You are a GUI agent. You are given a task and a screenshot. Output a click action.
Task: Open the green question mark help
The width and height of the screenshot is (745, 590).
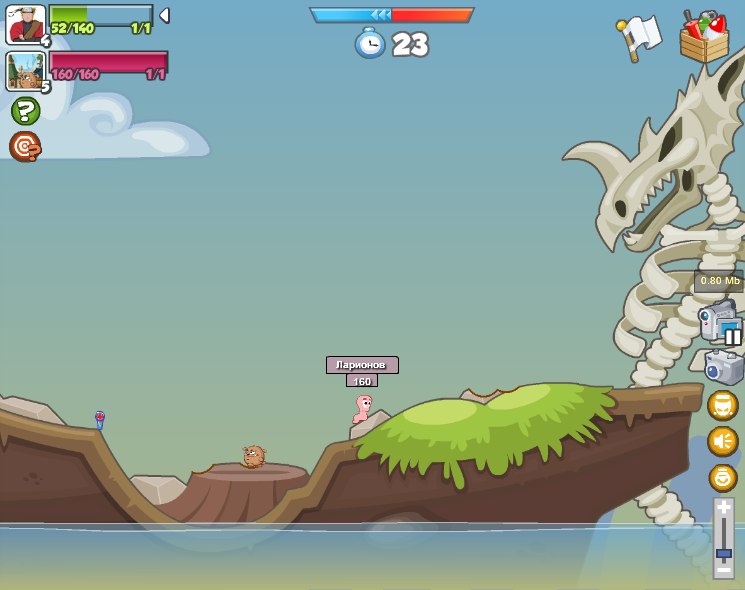click(x=25, y=111)
